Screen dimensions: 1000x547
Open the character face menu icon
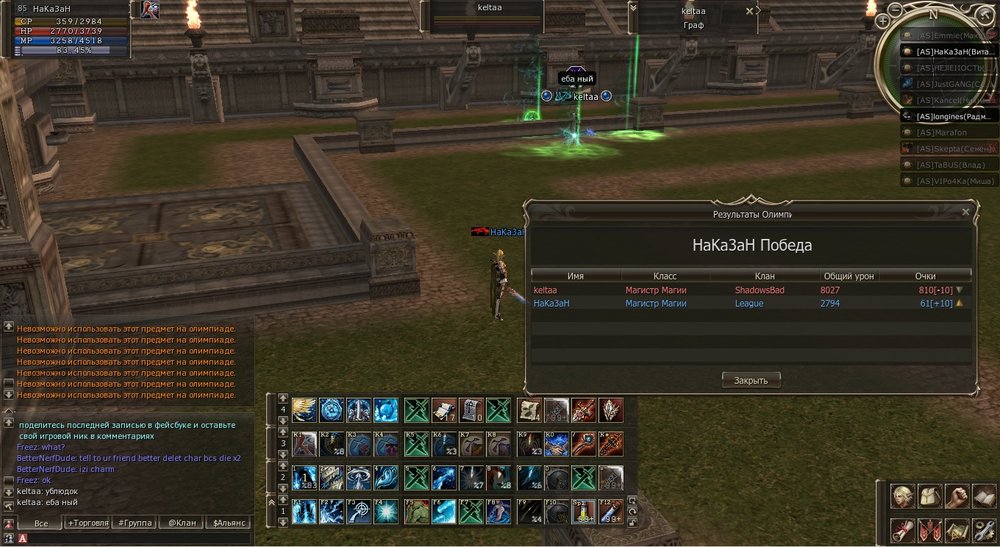pyautogui.click(x=903, y=497)
